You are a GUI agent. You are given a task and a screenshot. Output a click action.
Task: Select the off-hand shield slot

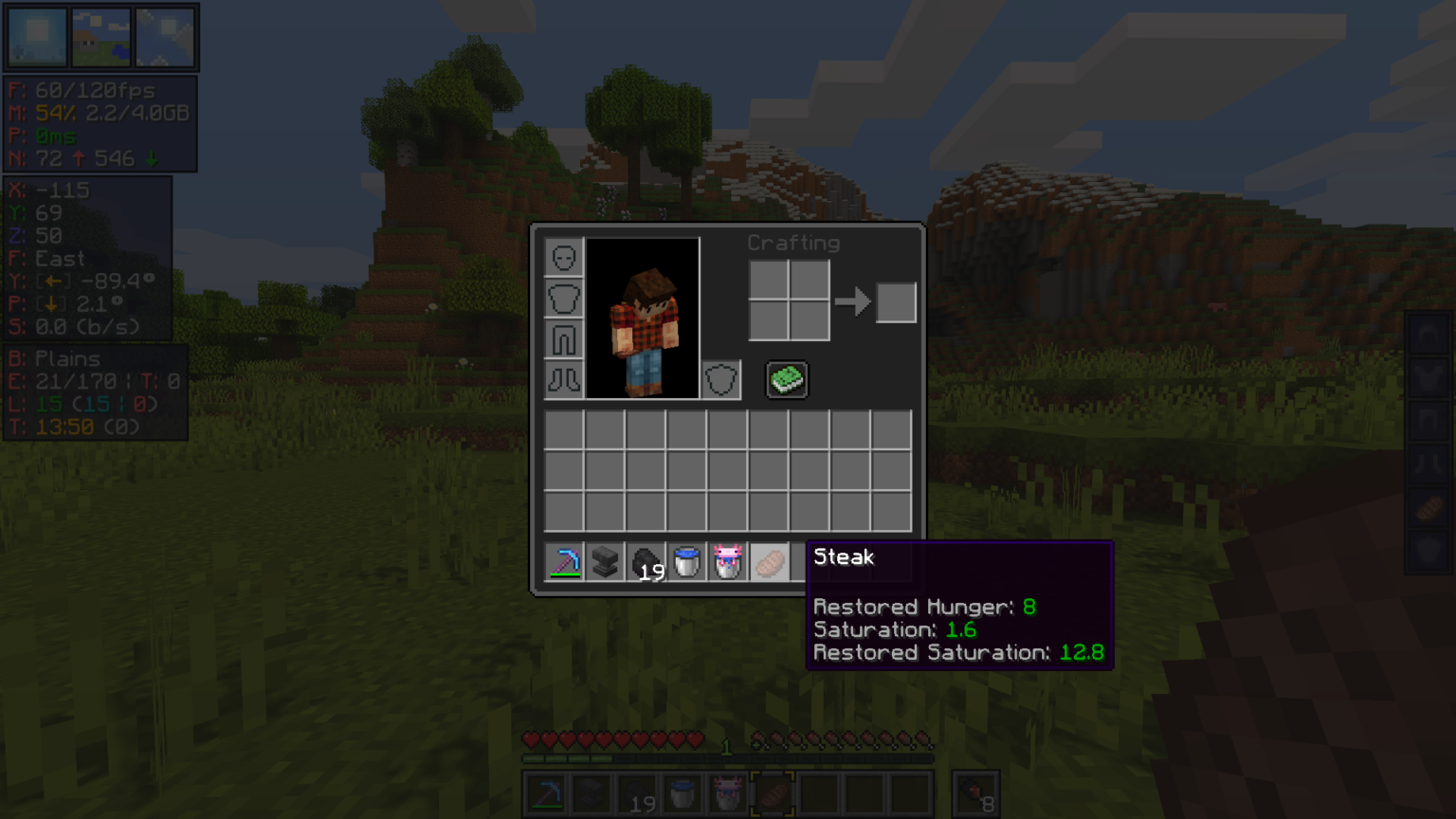coord(720,380)
